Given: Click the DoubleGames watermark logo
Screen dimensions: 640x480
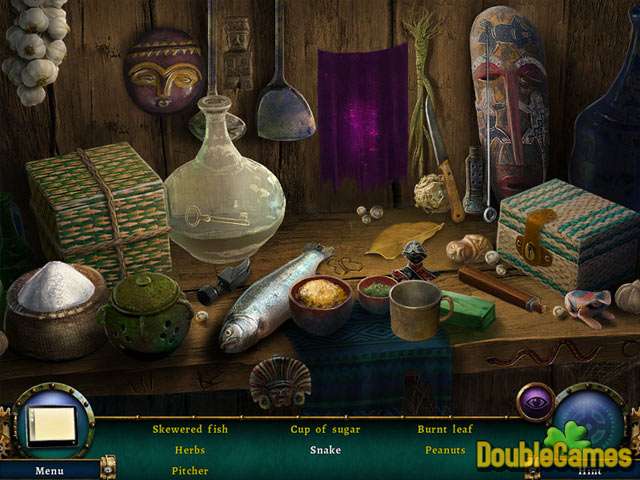Looking at the screenshot, I should tap(555, 455).
